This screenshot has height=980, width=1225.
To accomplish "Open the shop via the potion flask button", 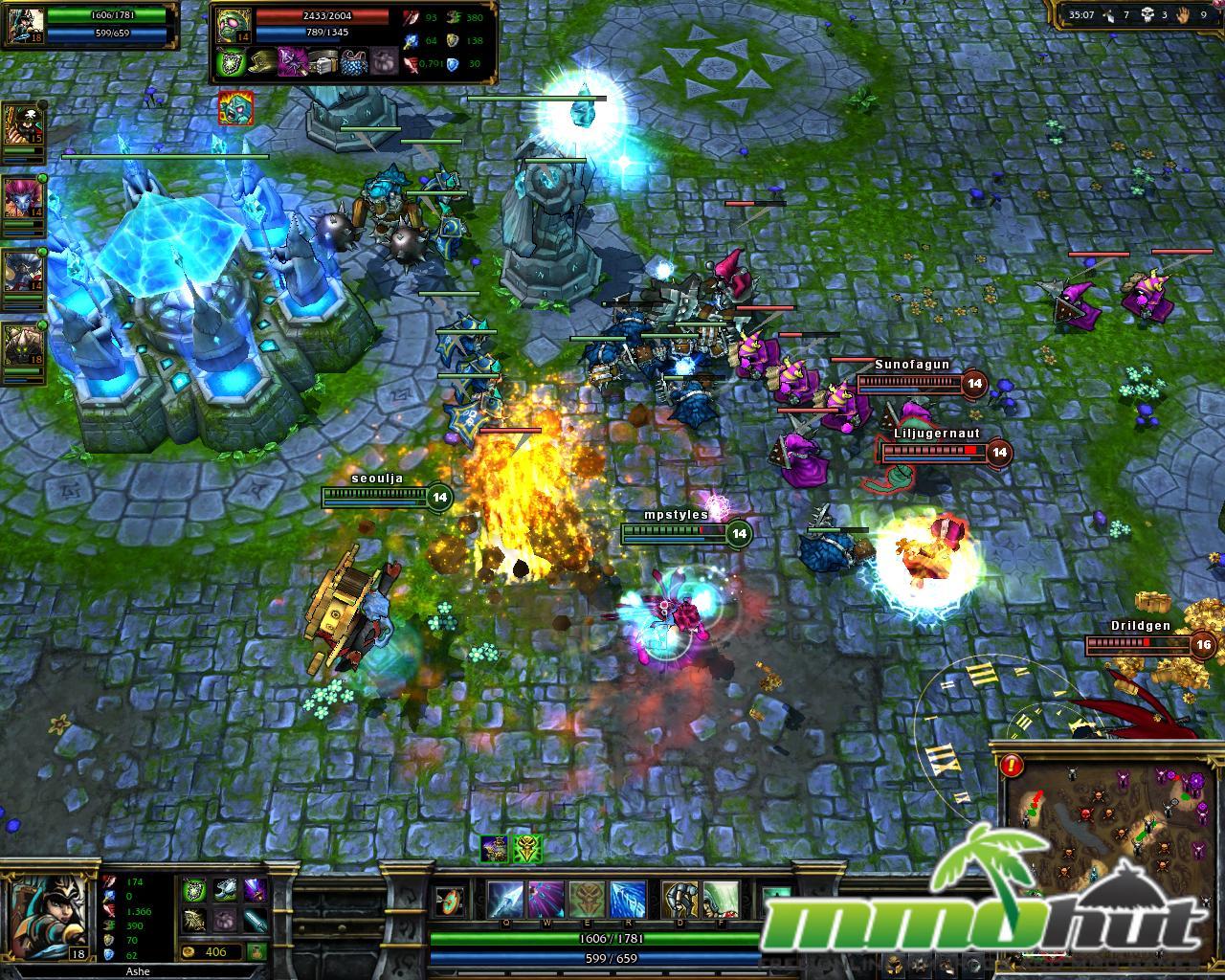I will [256, 952].
